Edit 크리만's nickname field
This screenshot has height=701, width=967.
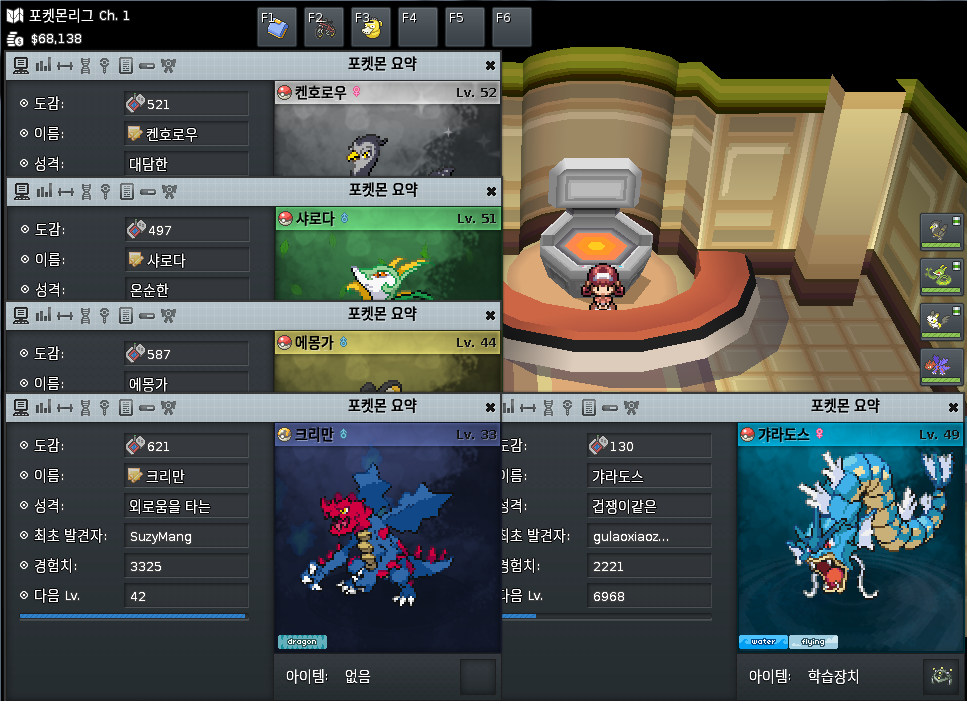point(186,476)
